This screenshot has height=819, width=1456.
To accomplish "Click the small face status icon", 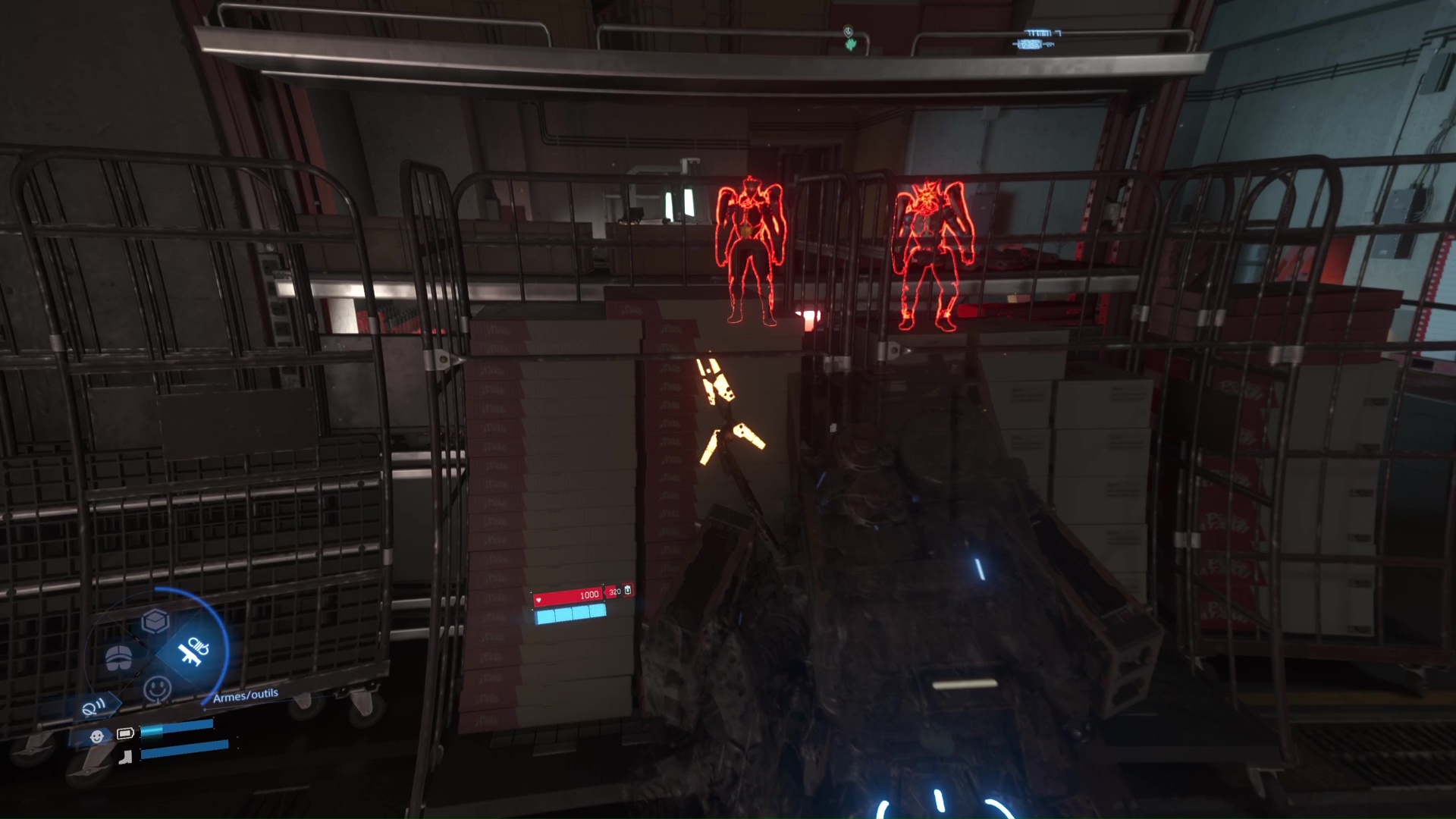I will pyautogui.click(x=96, y=736).
